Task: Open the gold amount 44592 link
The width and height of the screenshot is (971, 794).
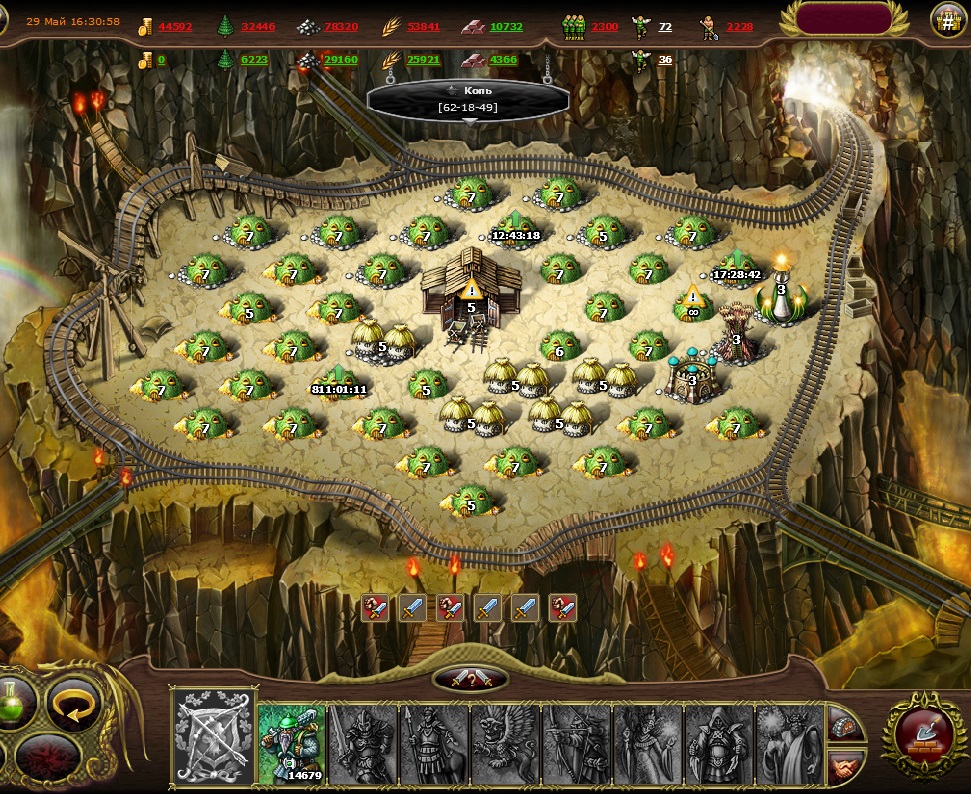Action: [174, 27]
